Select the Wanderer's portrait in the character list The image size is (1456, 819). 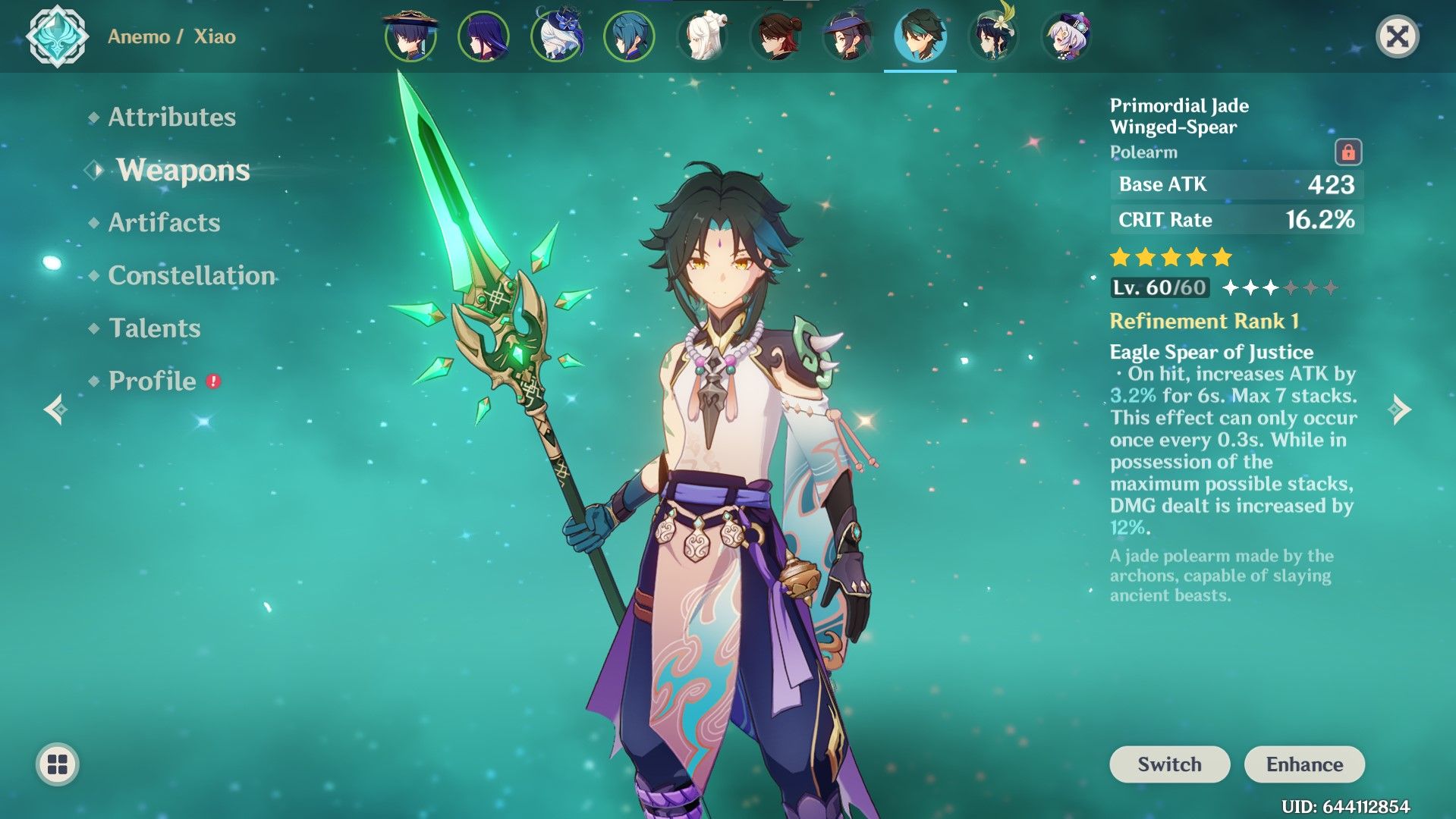pyautogui.click(x=410, y=36)
